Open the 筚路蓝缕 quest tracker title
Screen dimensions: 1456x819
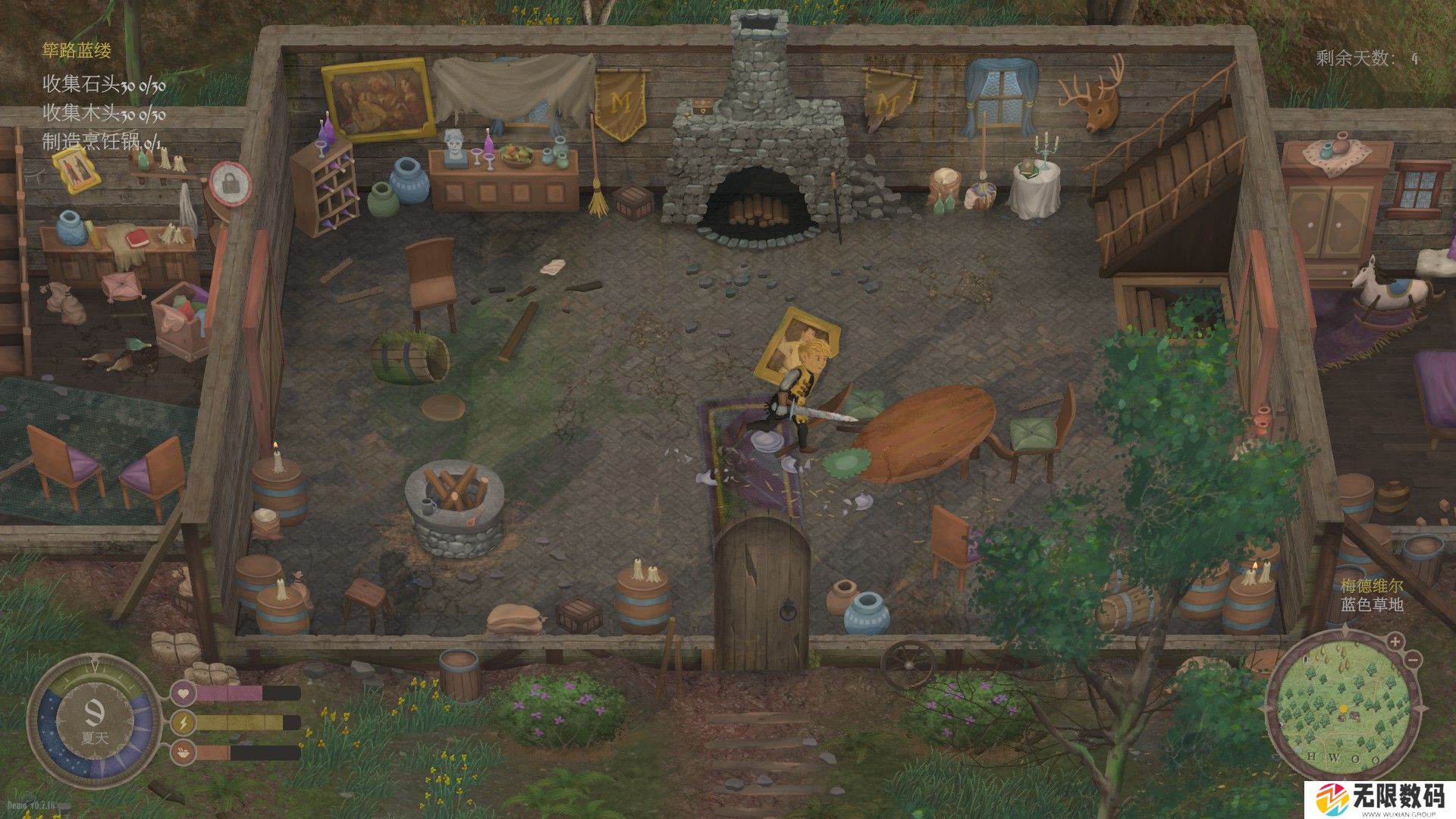[77, 51]
